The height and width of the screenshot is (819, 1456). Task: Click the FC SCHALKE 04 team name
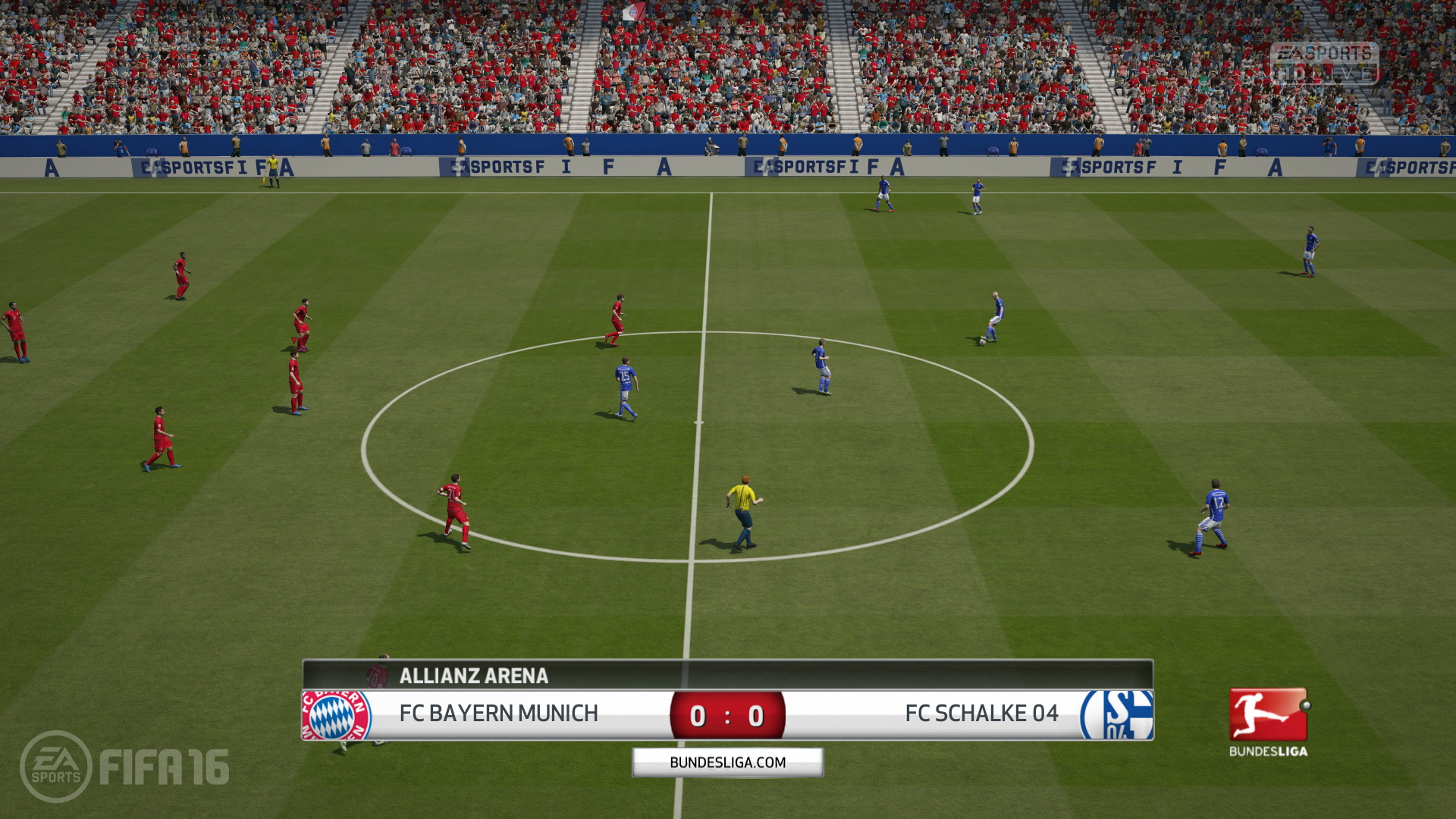coord(982,714)
